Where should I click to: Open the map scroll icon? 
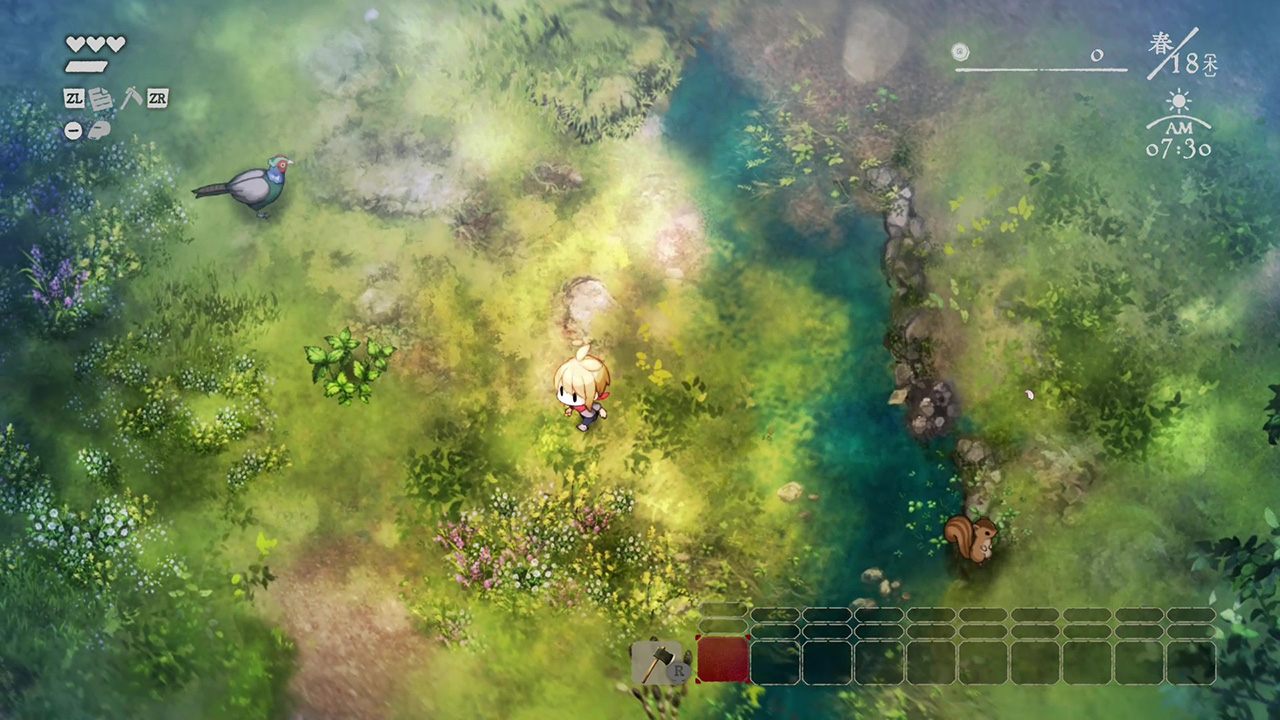pos(99,130)
